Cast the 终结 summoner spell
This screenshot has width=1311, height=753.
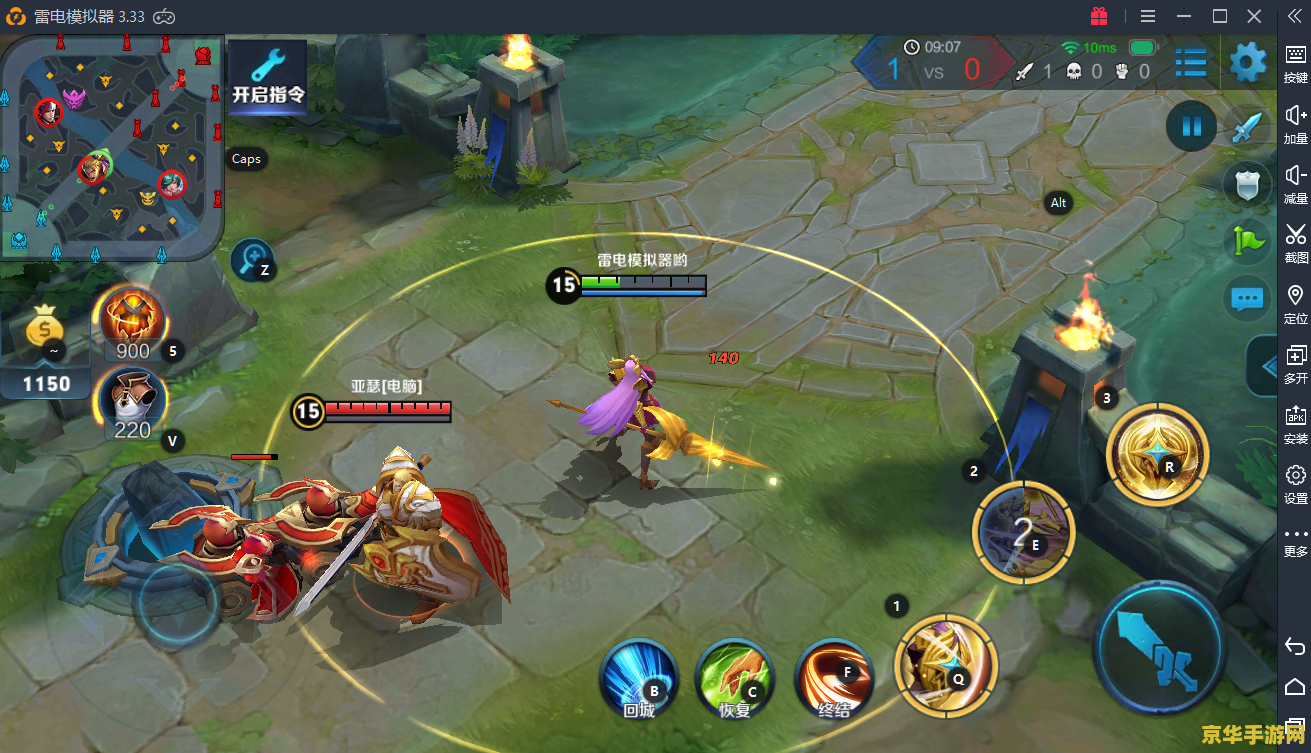pyautogui.click(x=834, y=678)
